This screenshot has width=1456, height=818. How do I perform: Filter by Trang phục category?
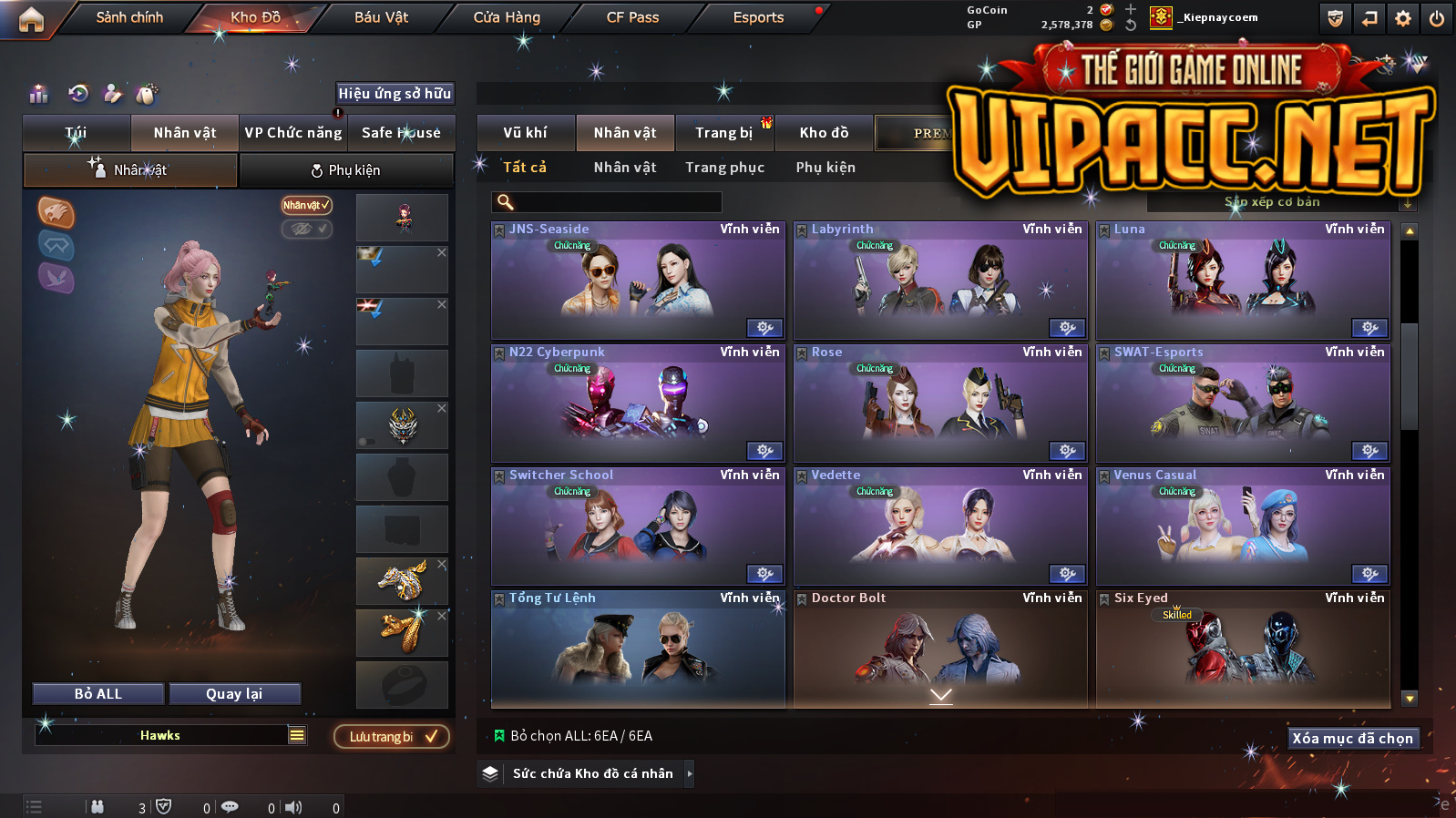pyautogui.click(x=725, y=168)
